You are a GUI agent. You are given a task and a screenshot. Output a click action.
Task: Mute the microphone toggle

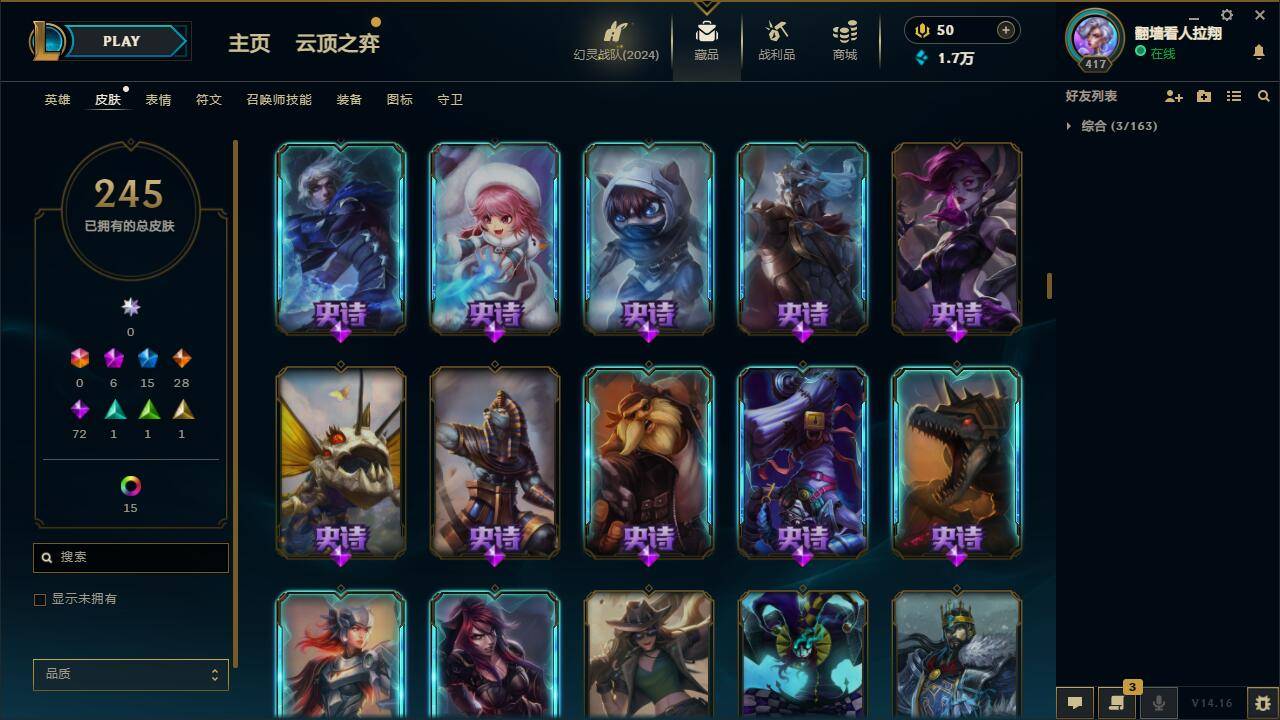tap(1160, 703)
